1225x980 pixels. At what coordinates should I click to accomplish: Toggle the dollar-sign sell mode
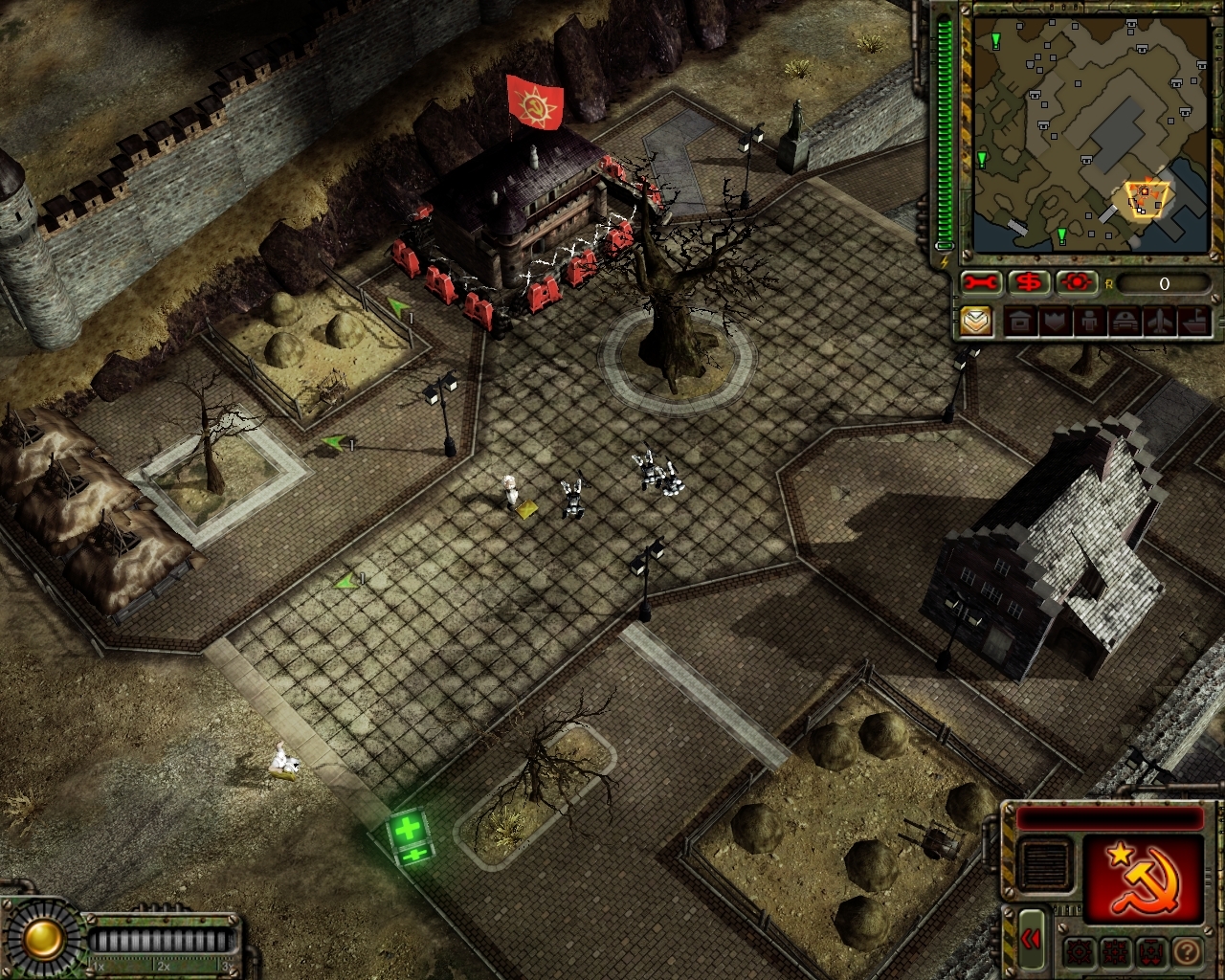pos(1030,283)
